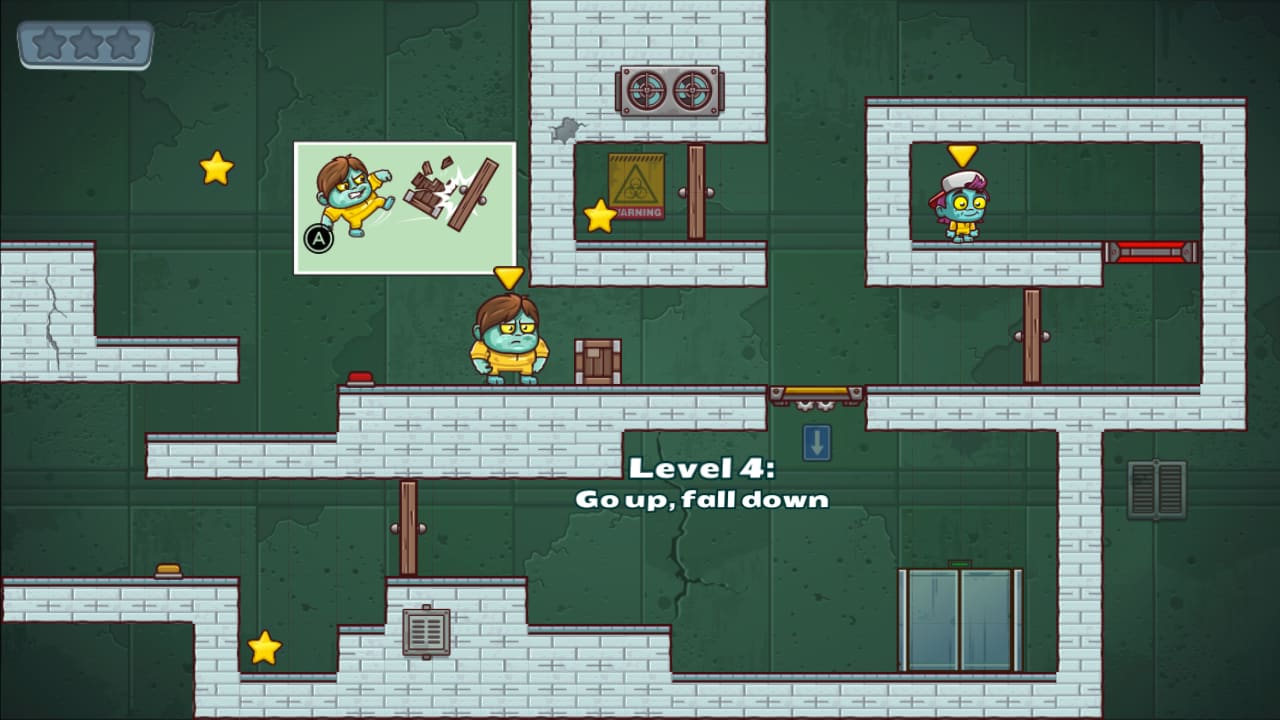Screen dimensions: 1280x720
Task: Click the wooden crate on the platform
Action: pyautogui.click(x=597, y=361)
